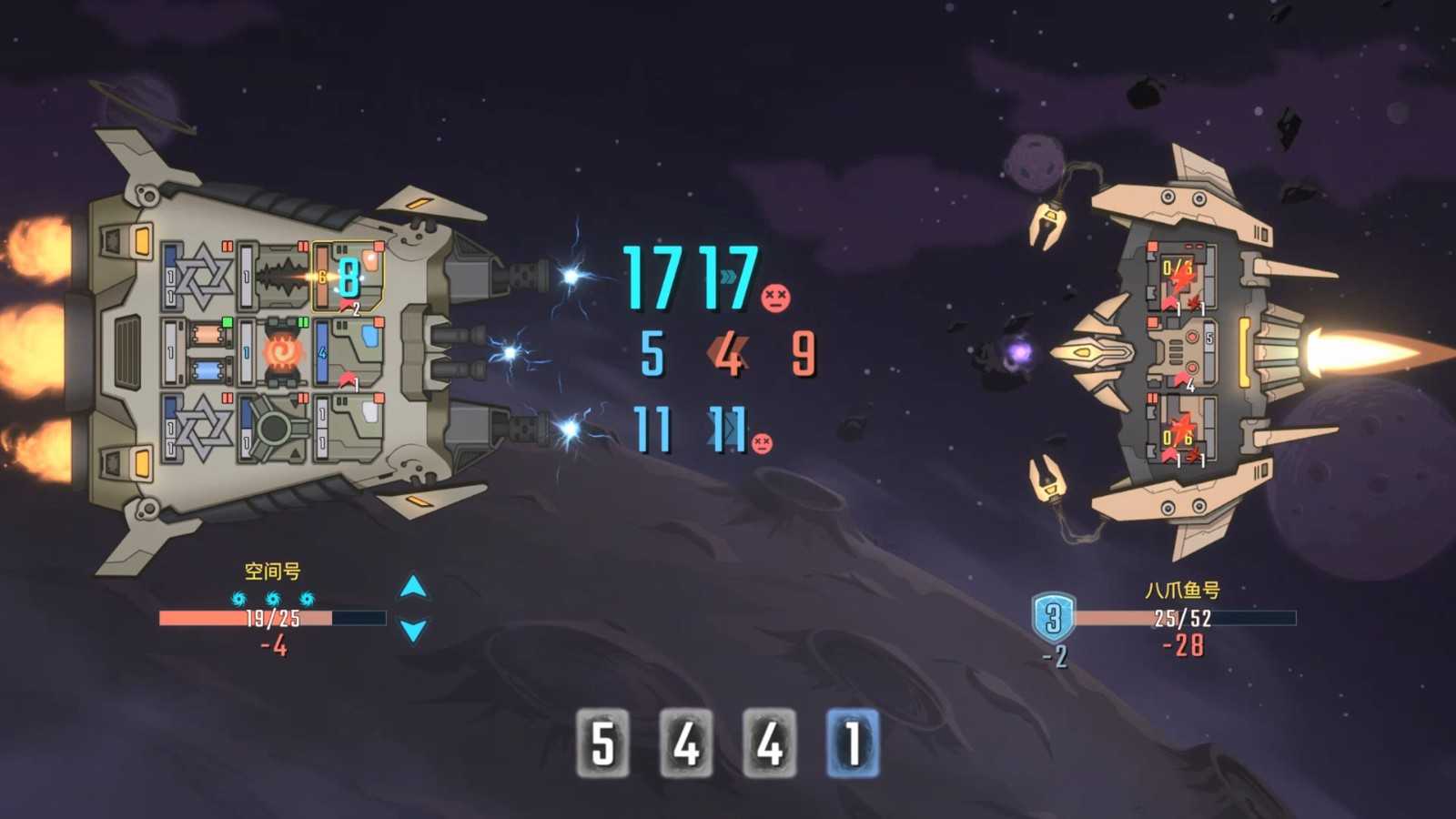Select the room with orange and blue canisters
This screenshot has height=819, width=1456.
pyautogui.click(x=205, y=352)
